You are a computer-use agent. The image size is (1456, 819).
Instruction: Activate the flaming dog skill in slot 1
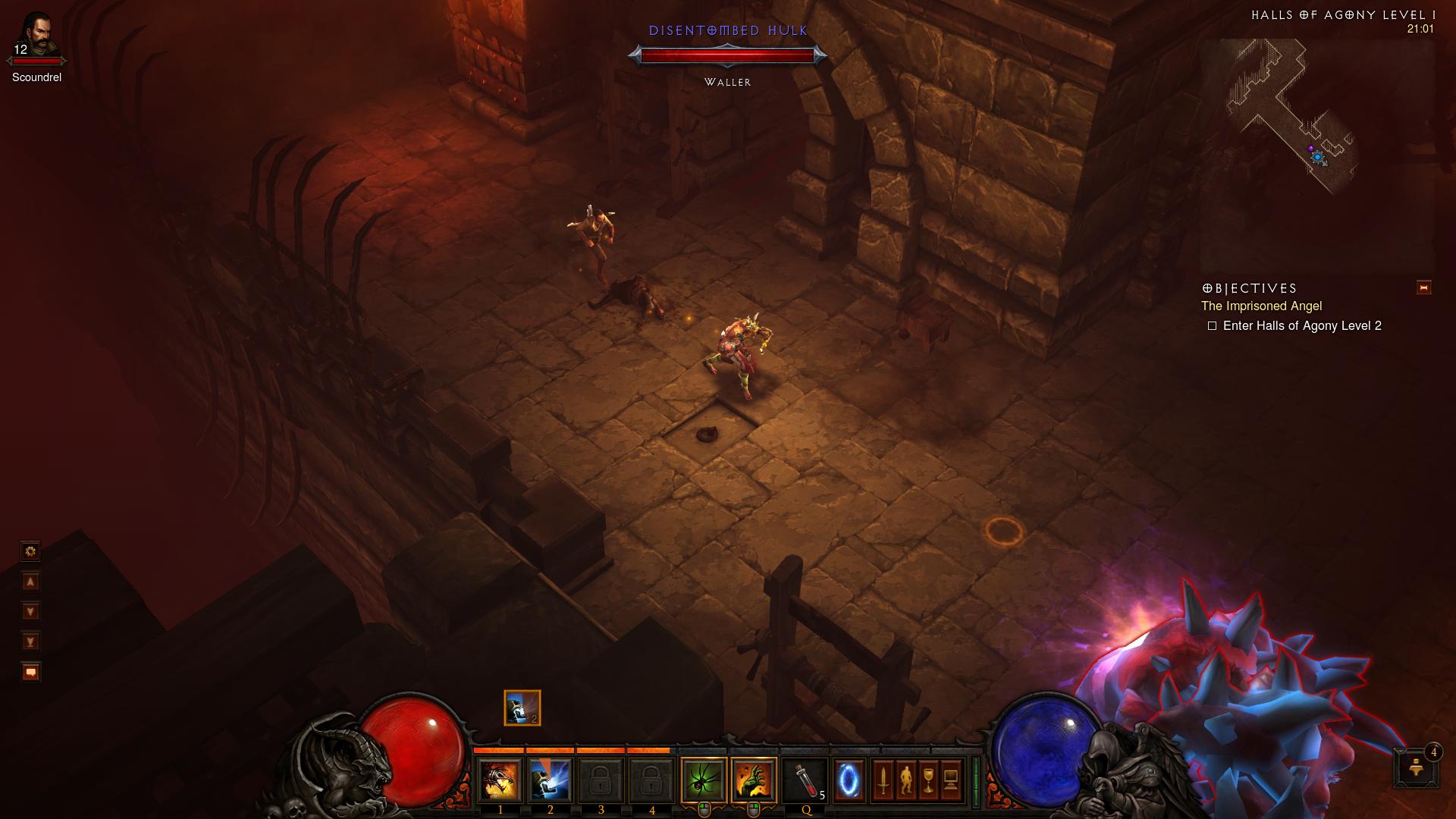pyautogui.click(x=500, y=780)
